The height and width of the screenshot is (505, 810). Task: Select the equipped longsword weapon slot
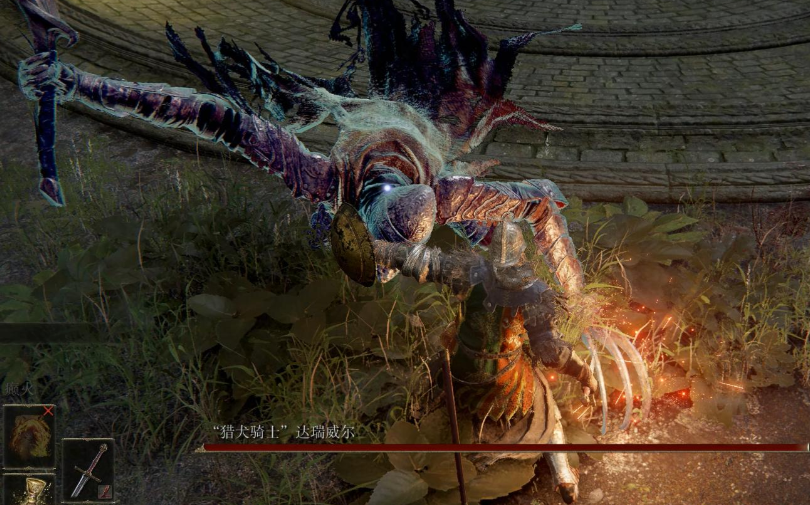click(88, 470)
